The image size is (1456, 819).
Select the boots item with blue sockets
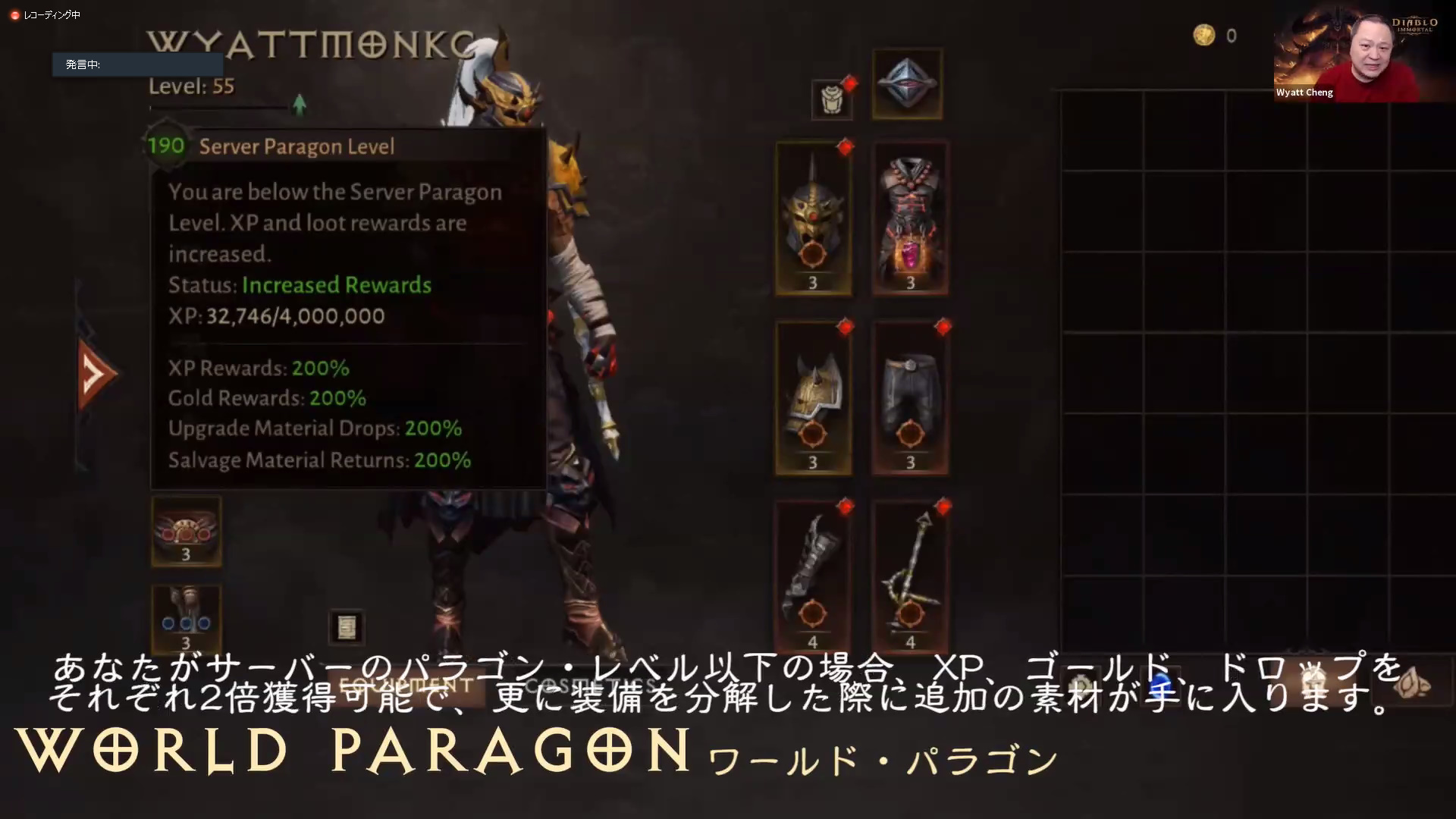tap(186, 620)
